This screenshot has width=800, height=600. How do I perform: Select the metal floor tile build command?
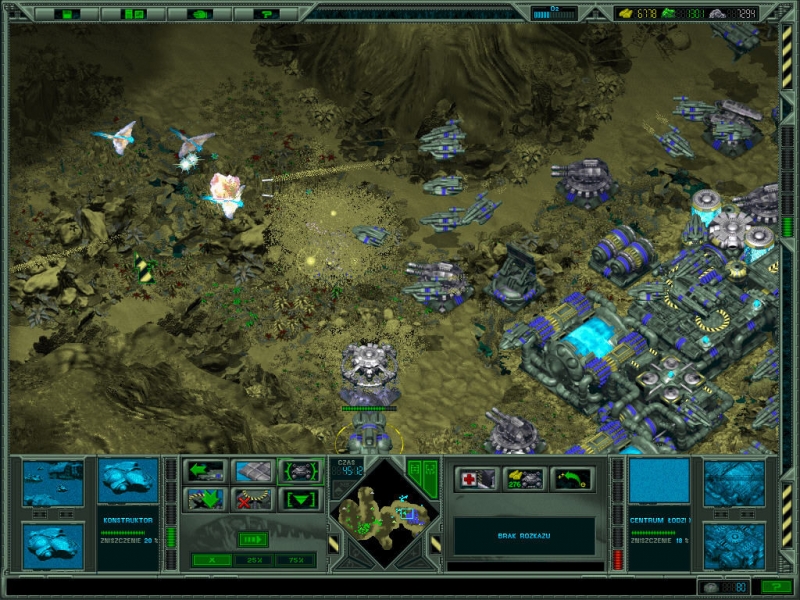(x=253, y=471)
